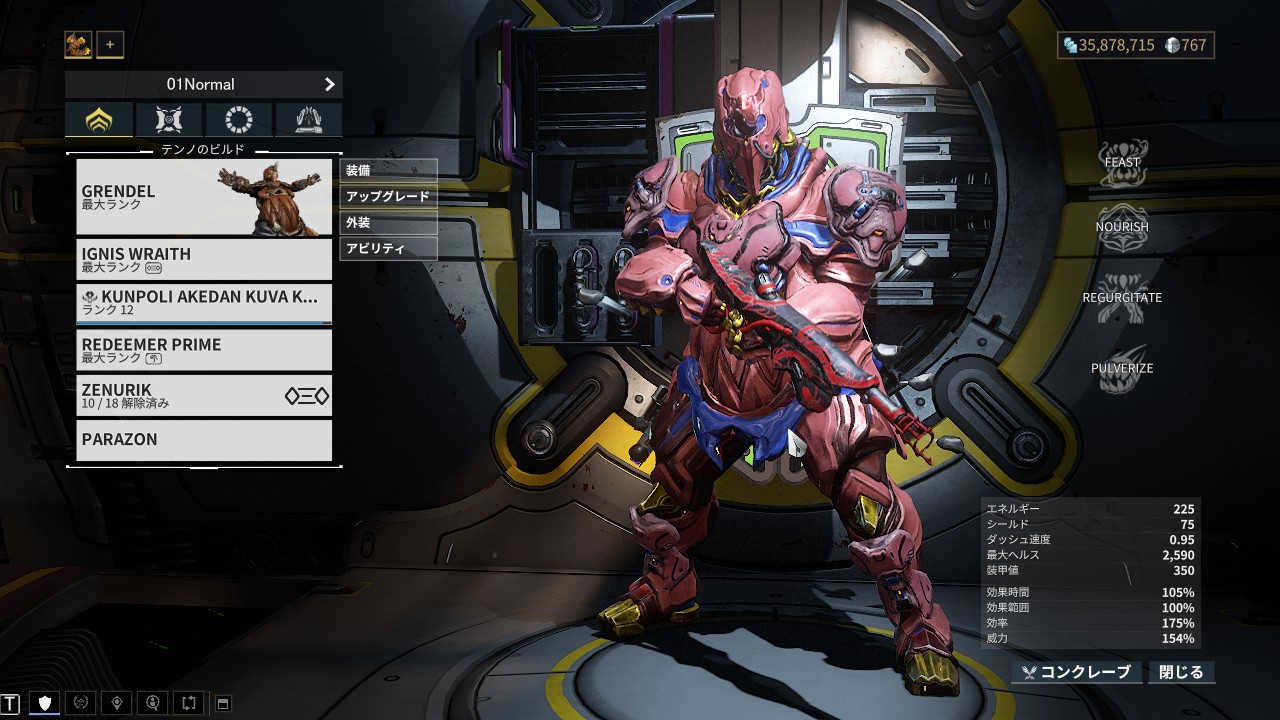The height and width of the screenshot is (720, 1280).
Task: Switch to the ring-icon equipment tab
Action: [238, 119]
